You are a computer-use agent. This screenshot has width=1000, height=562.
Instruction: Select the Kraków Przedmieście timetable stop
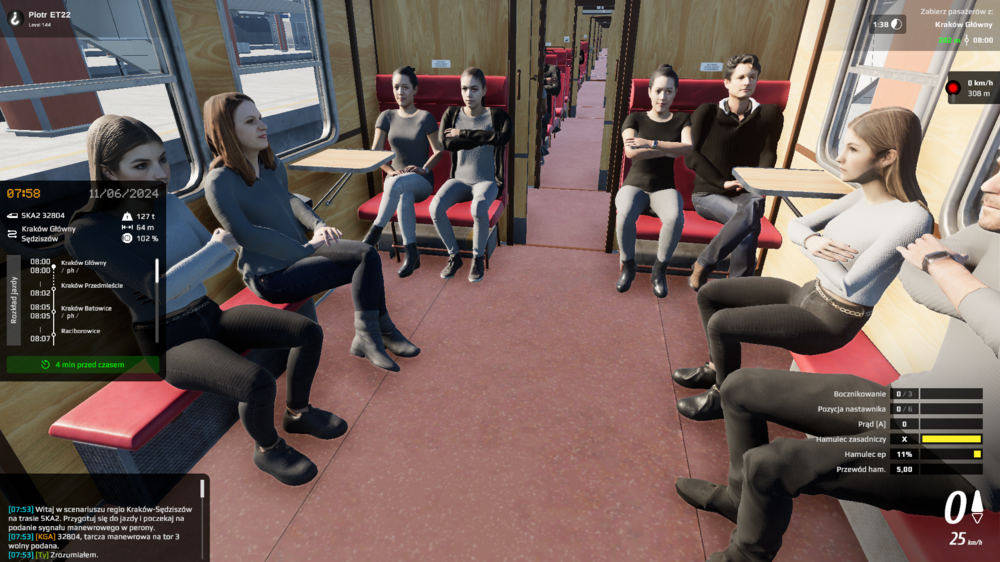(x=92, y=285)
